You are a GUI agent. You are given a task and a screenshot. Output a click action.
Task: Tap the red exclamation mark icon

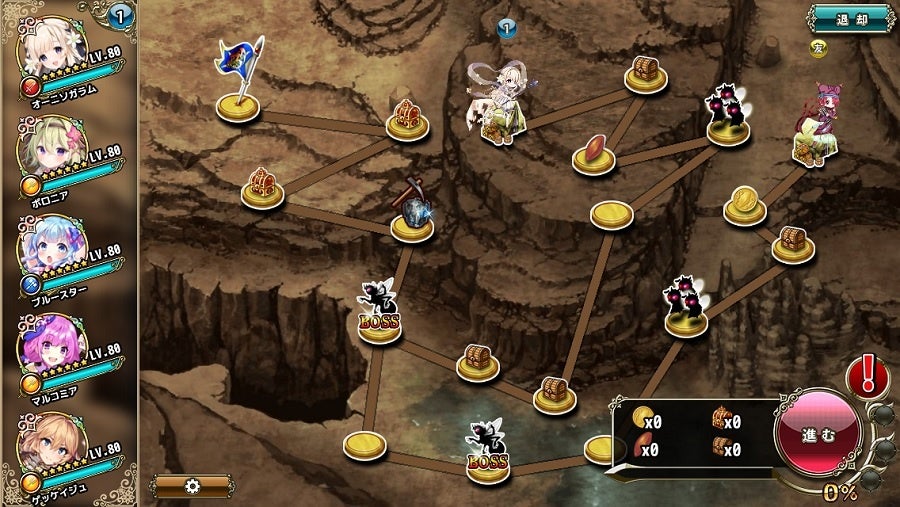click(x=868, y=377)
